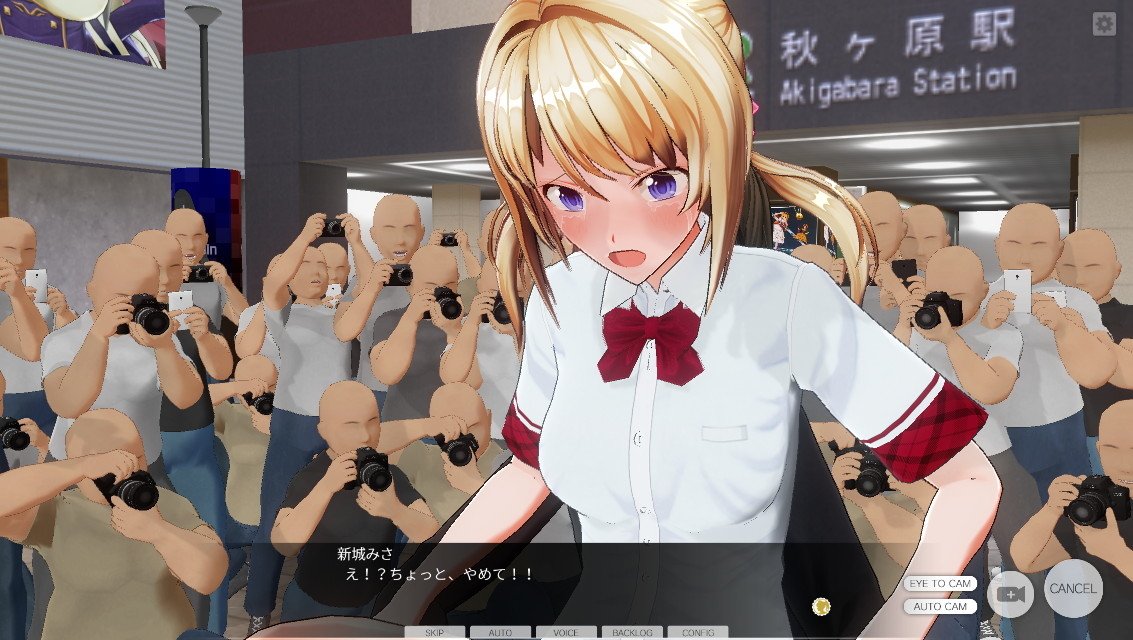Toggle AUTO CAM
1133x640 pixels.
click(940, 606)
